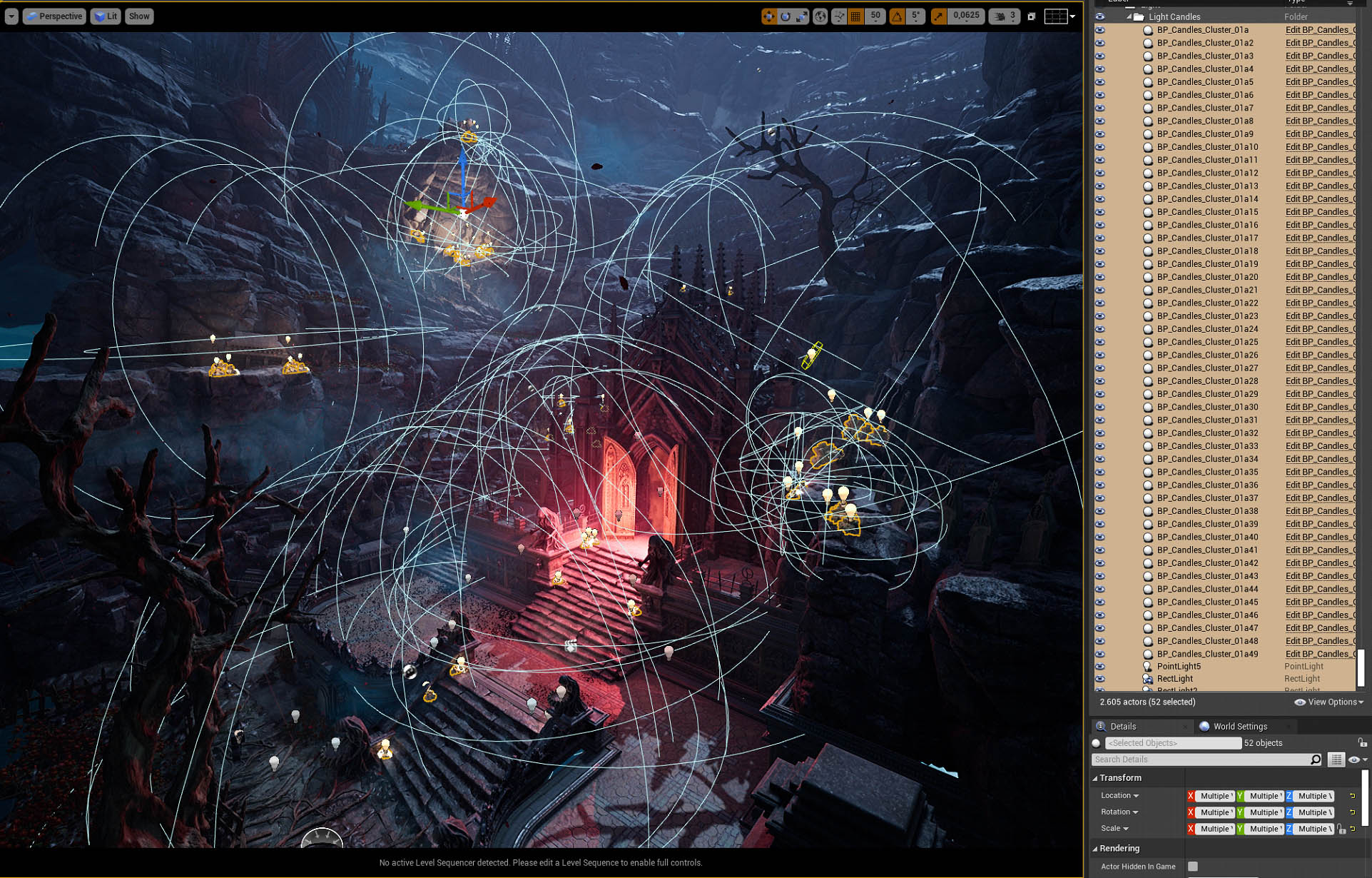Collapse the Light Candles folder

1129,17
